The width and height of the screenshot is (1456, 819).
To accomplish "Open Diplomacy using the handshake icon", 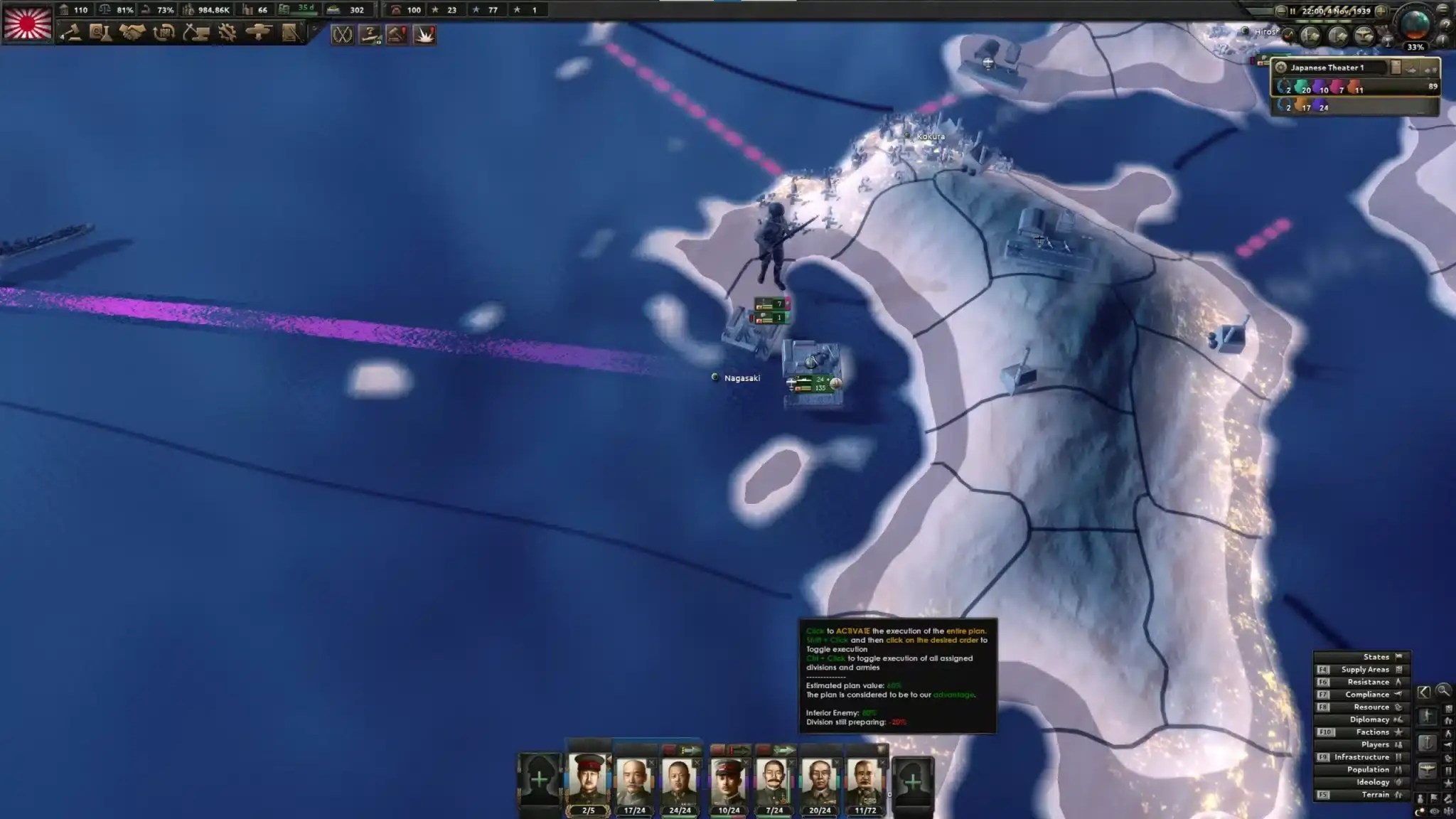I will pyautogui.click(x=132, y=32).
